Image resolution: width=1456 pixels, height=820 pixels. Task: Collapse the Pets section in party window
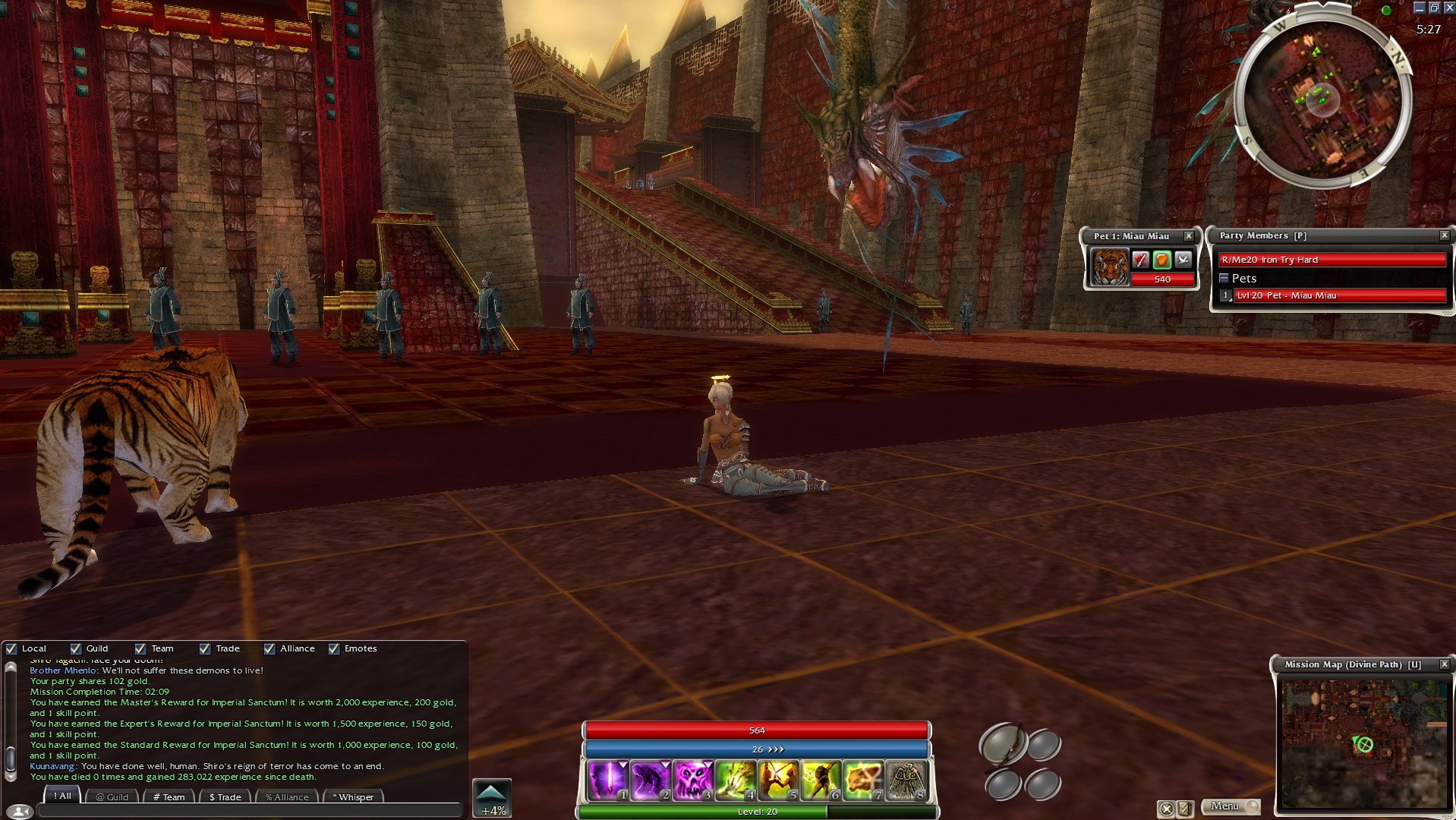[x=1224, y=279]
